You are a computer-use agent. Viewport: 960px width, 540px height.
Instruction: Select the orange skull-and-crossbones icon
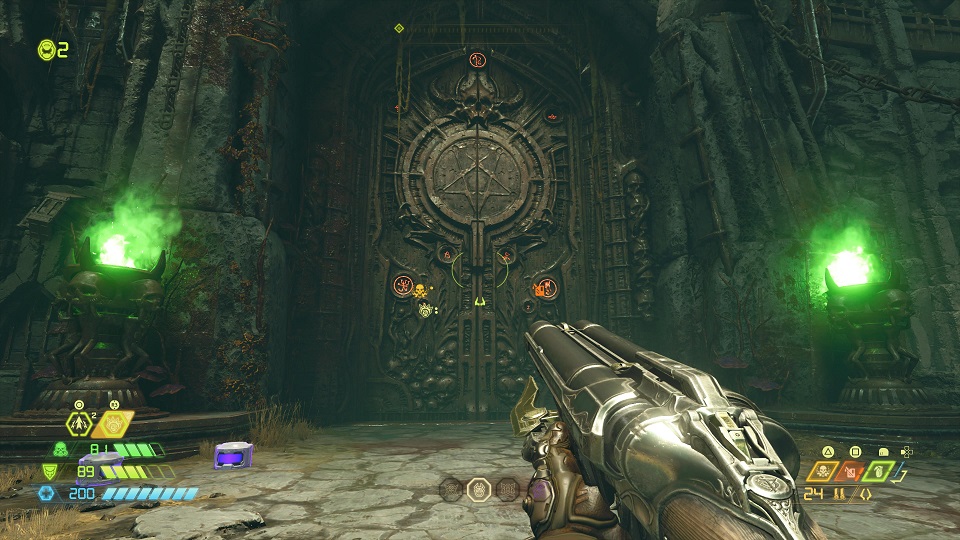pyautogui.click(x=825, y=471)
